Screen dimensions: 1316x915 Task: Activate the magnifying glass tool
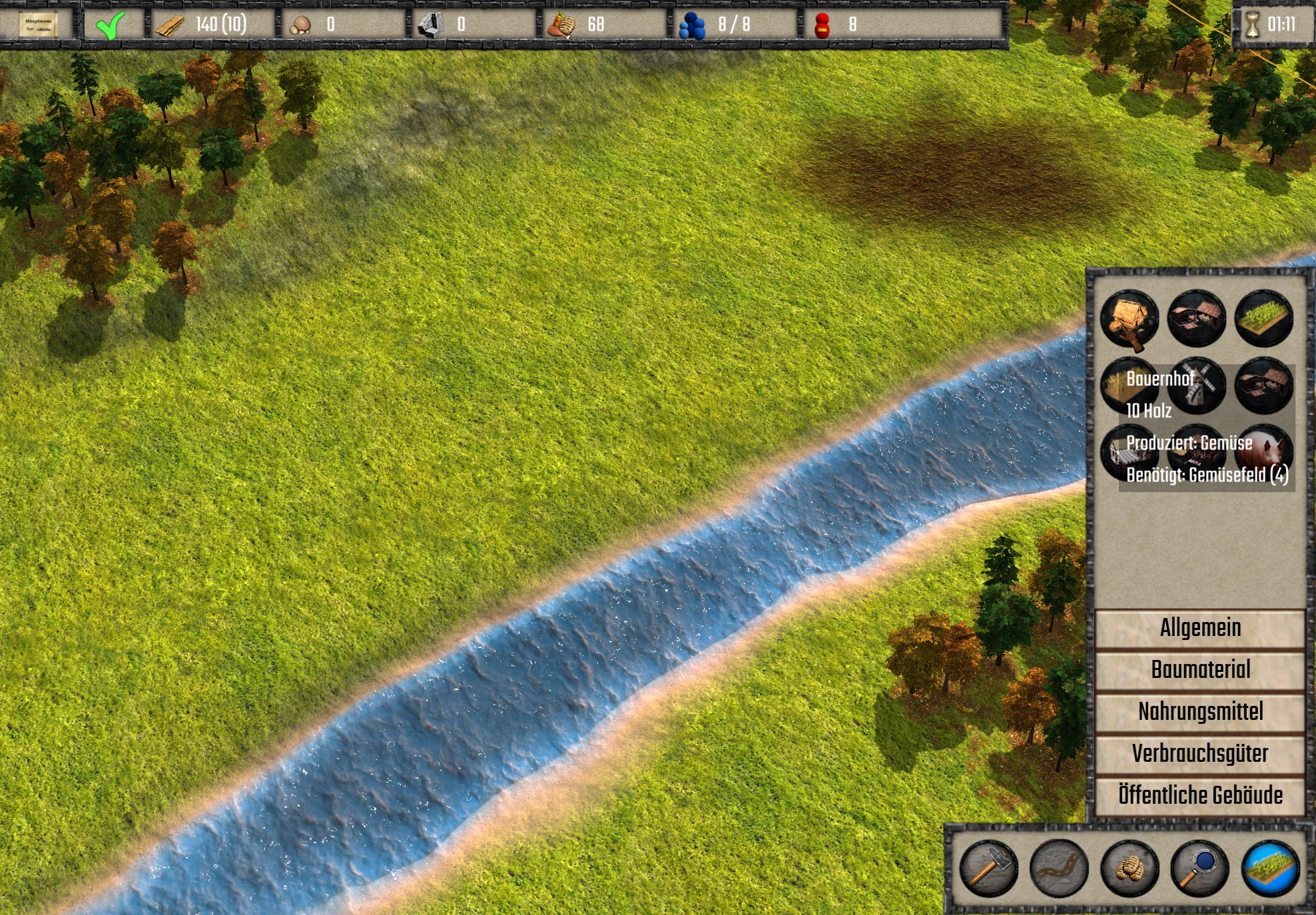(x=1199, y=868)
